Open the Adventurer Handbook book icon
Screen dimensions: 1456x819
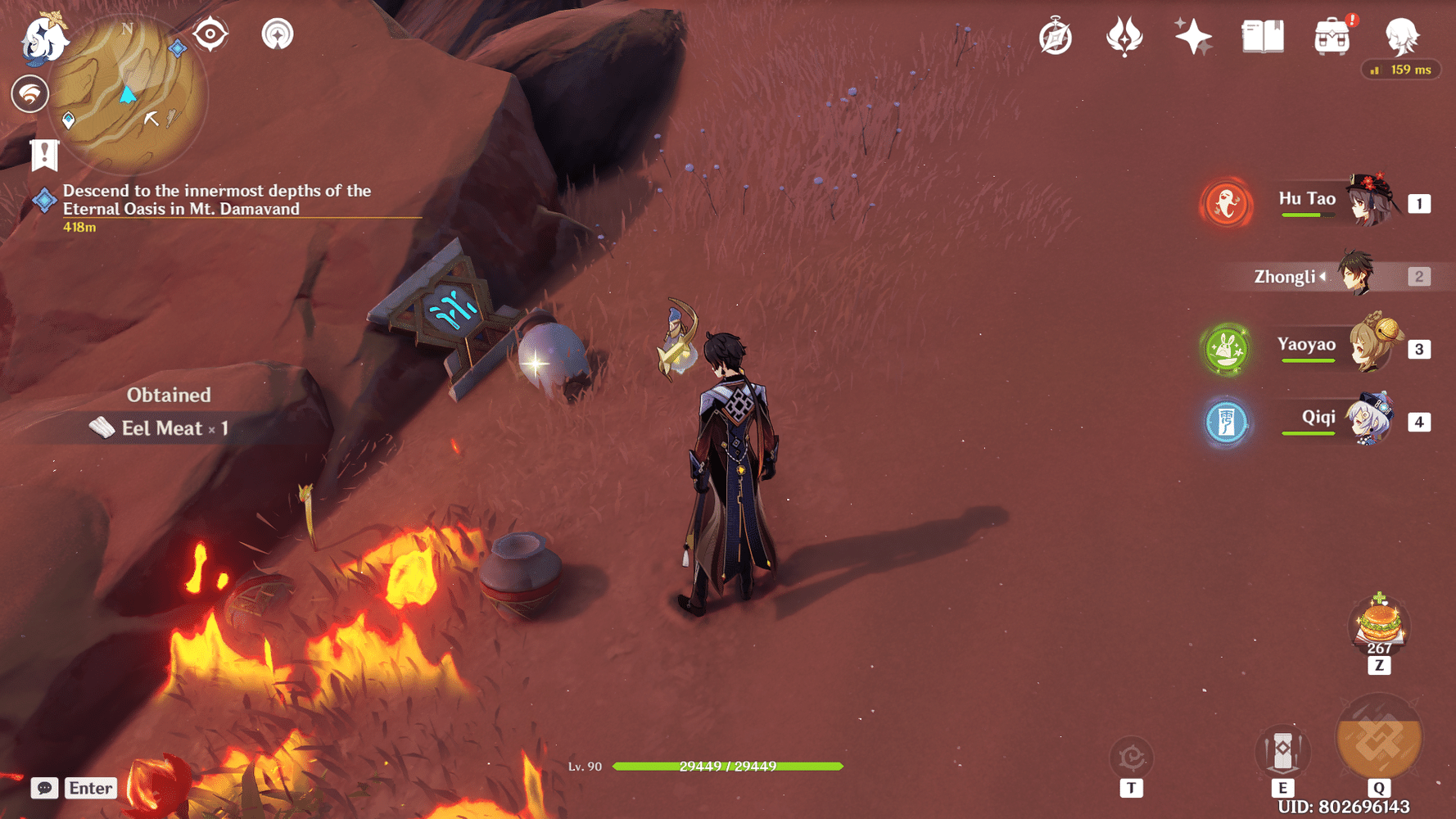pyautogui.click(x=1263, y=37)
